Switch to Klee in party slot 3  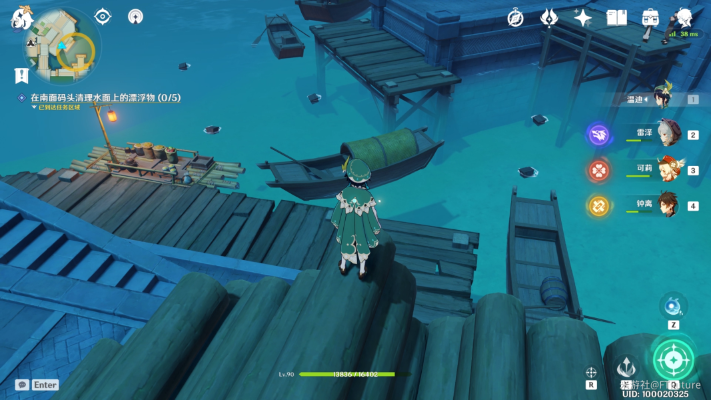coord(667,169)
